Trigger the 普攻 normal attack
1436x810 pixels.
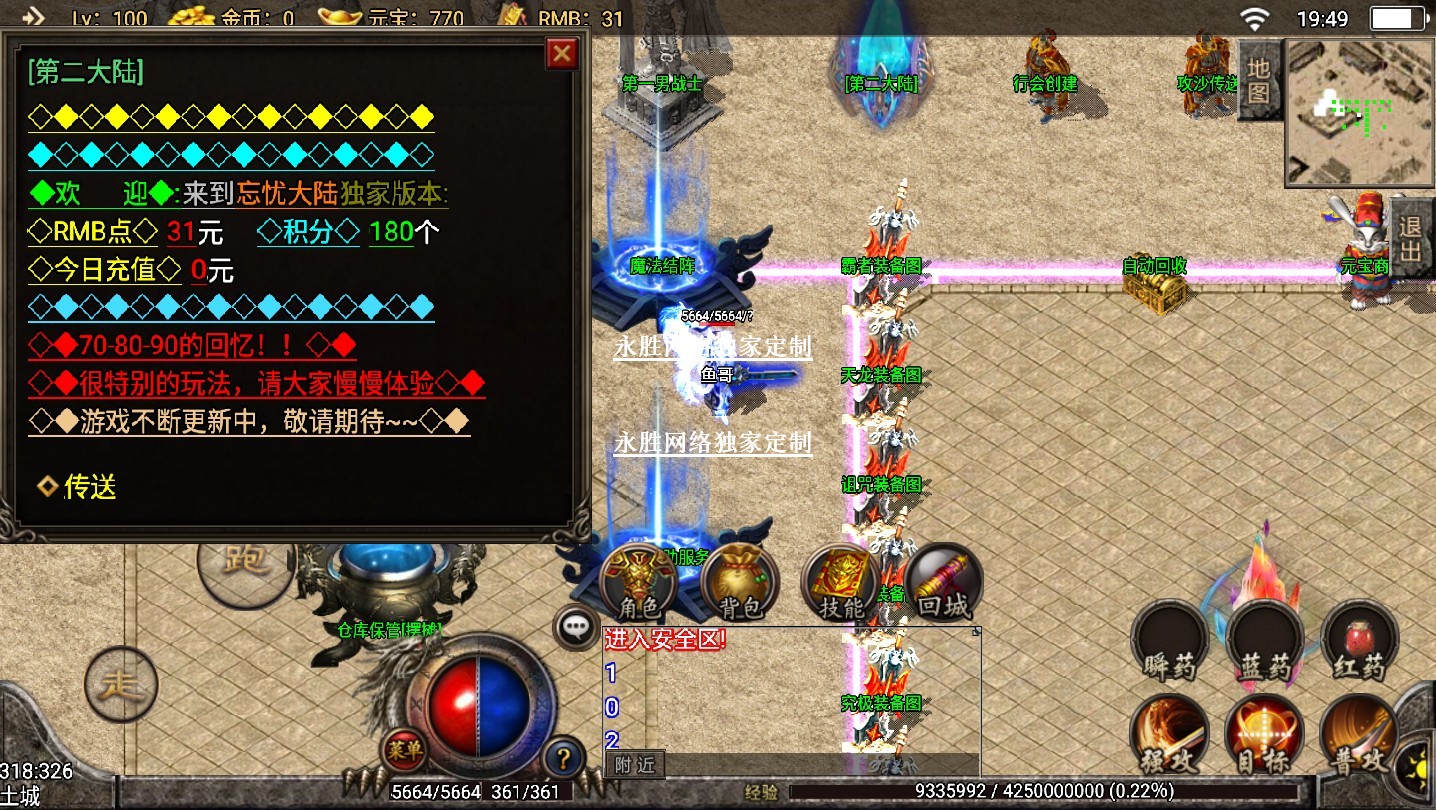[x=1359, y=737]
